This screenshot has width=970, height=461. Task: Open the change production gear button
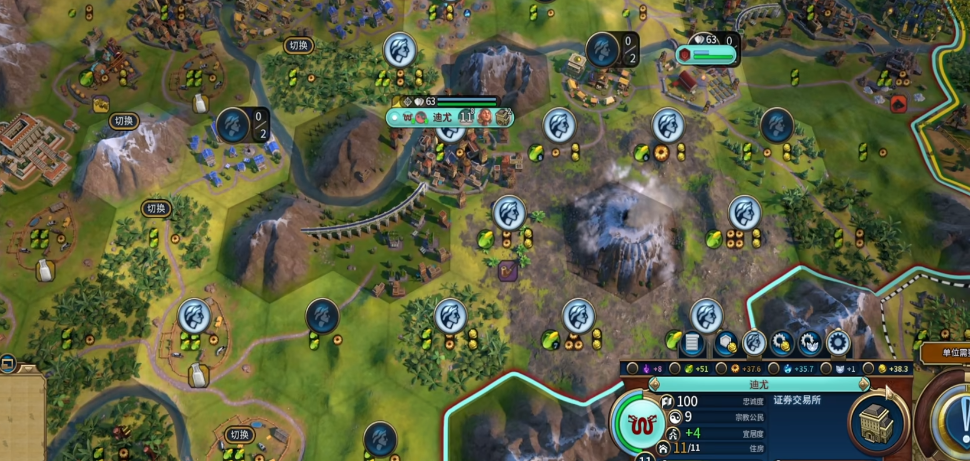point(838,344)
